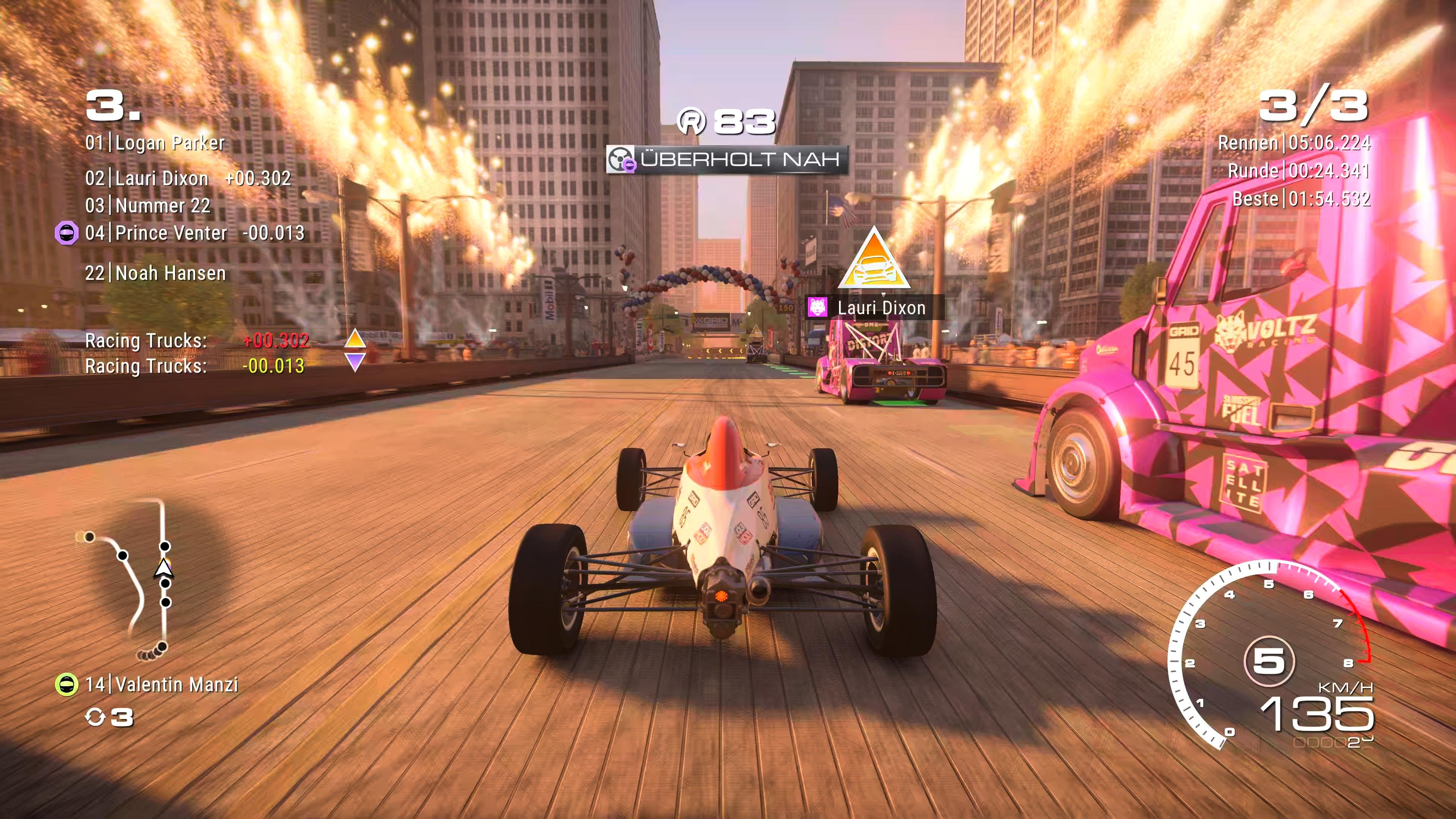Select Logan Parker in the standings
This screenshot has height=819, width=1456.
click(x=155, y=143)
